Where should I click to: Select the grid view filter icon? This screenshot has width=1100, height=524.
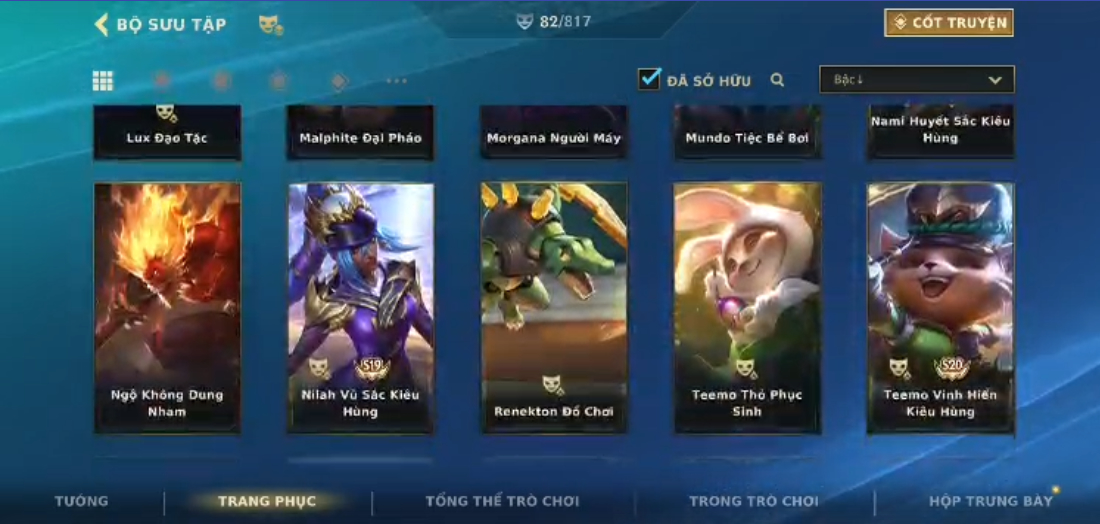point(103,81)
